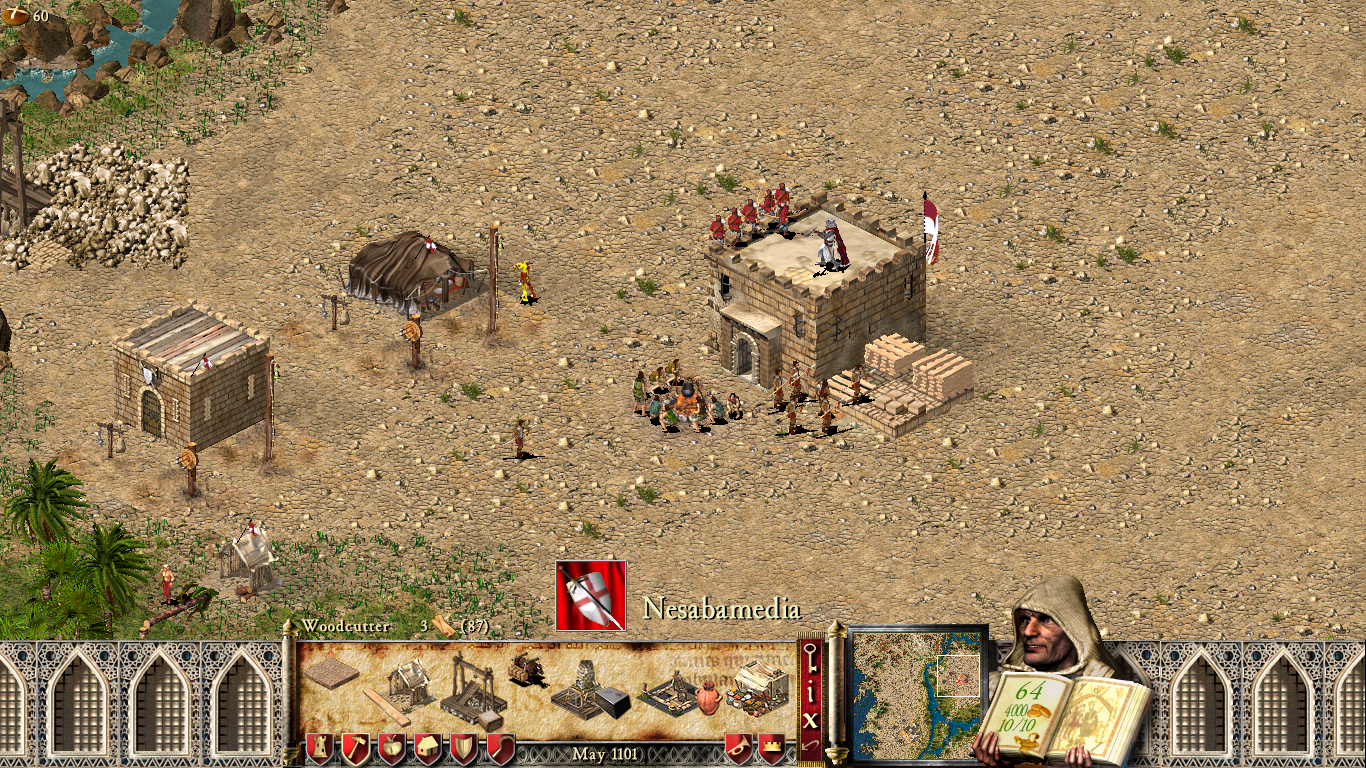Screen dimensions: 1366x768
Task: Pick the ox tether building
Action: 526,666
